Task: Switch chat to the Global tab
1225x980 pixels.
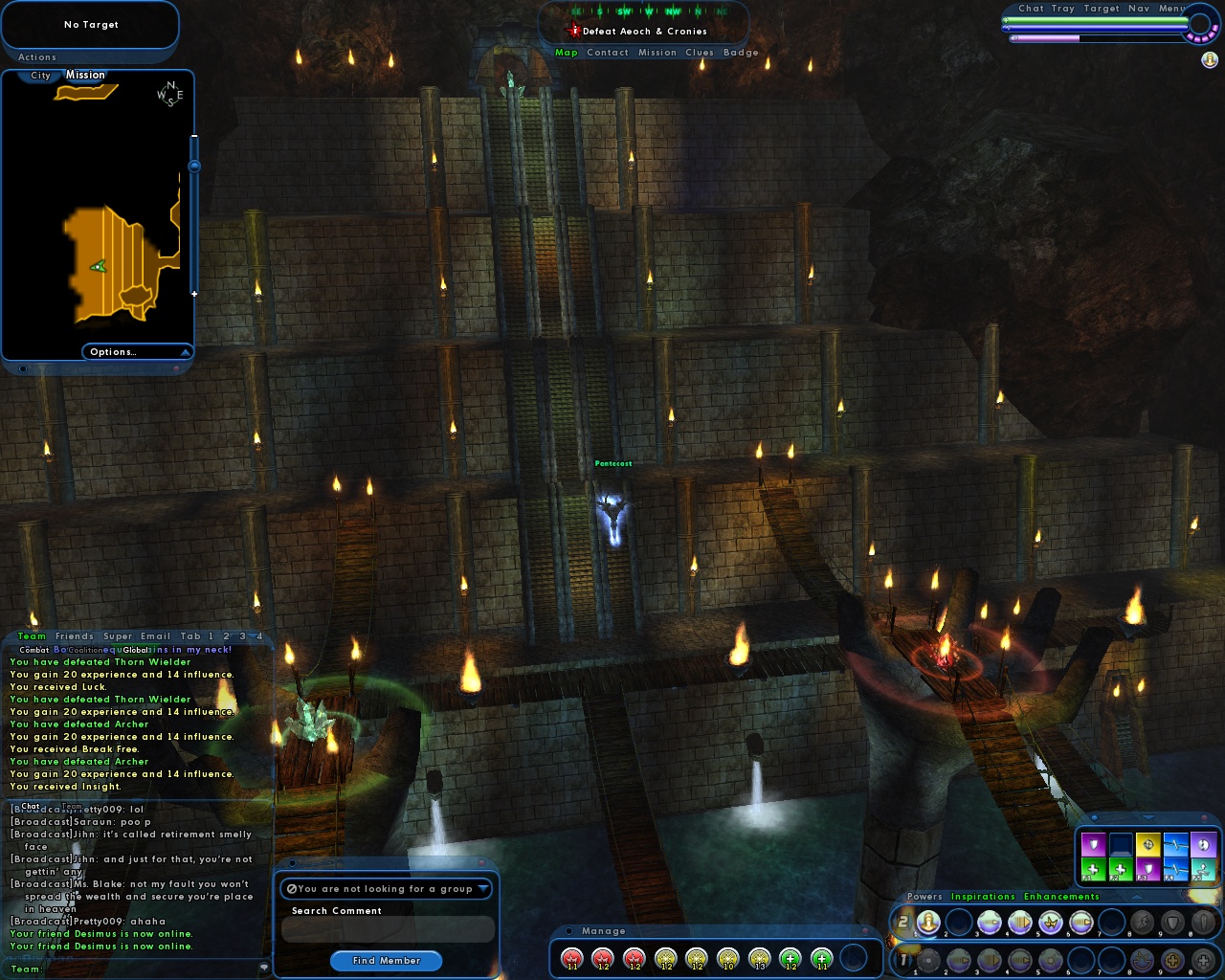Action: tap(136, 650)
